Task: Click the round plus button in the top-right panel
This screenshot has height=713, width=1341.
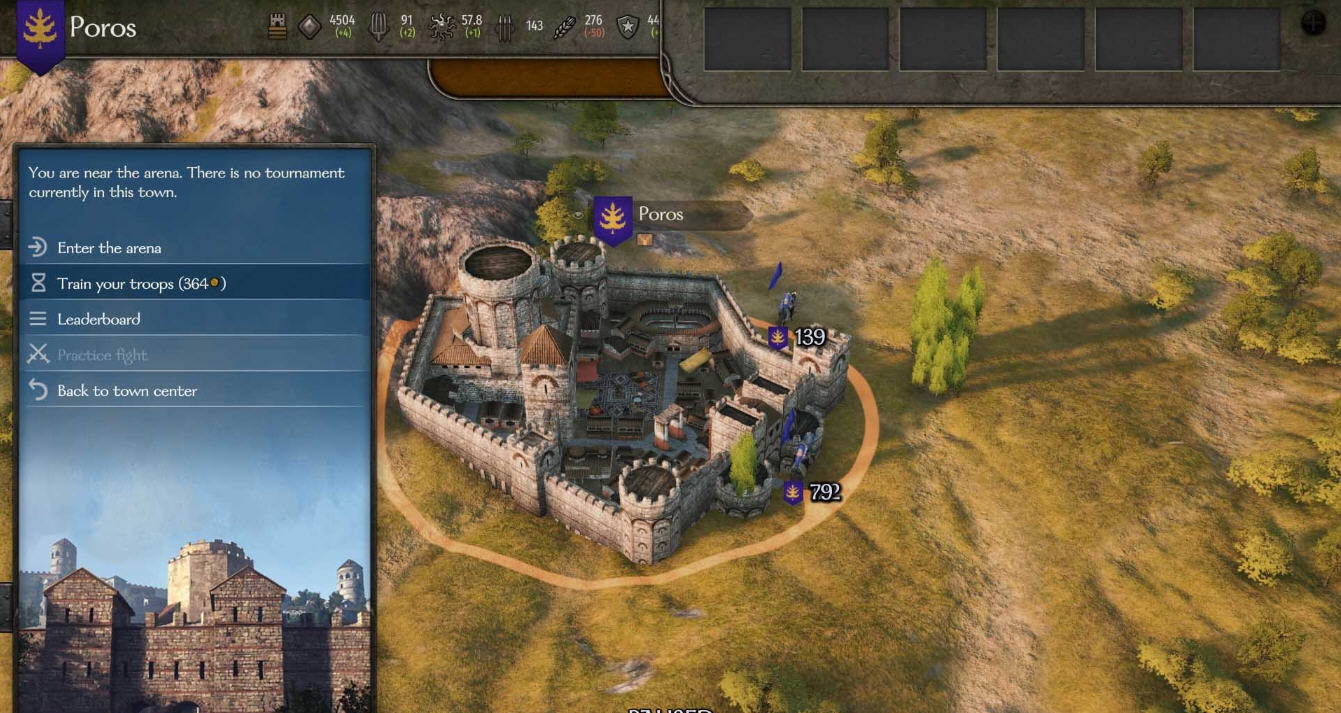Action: coord(1311,24)
